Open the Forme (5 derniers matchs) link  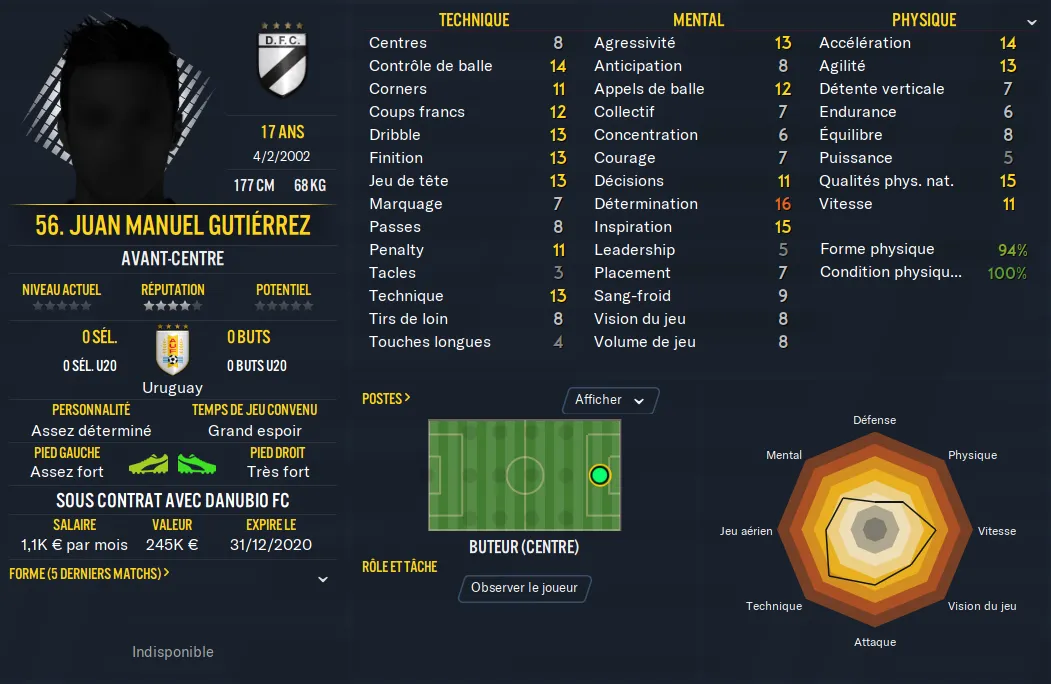[88, 574]
